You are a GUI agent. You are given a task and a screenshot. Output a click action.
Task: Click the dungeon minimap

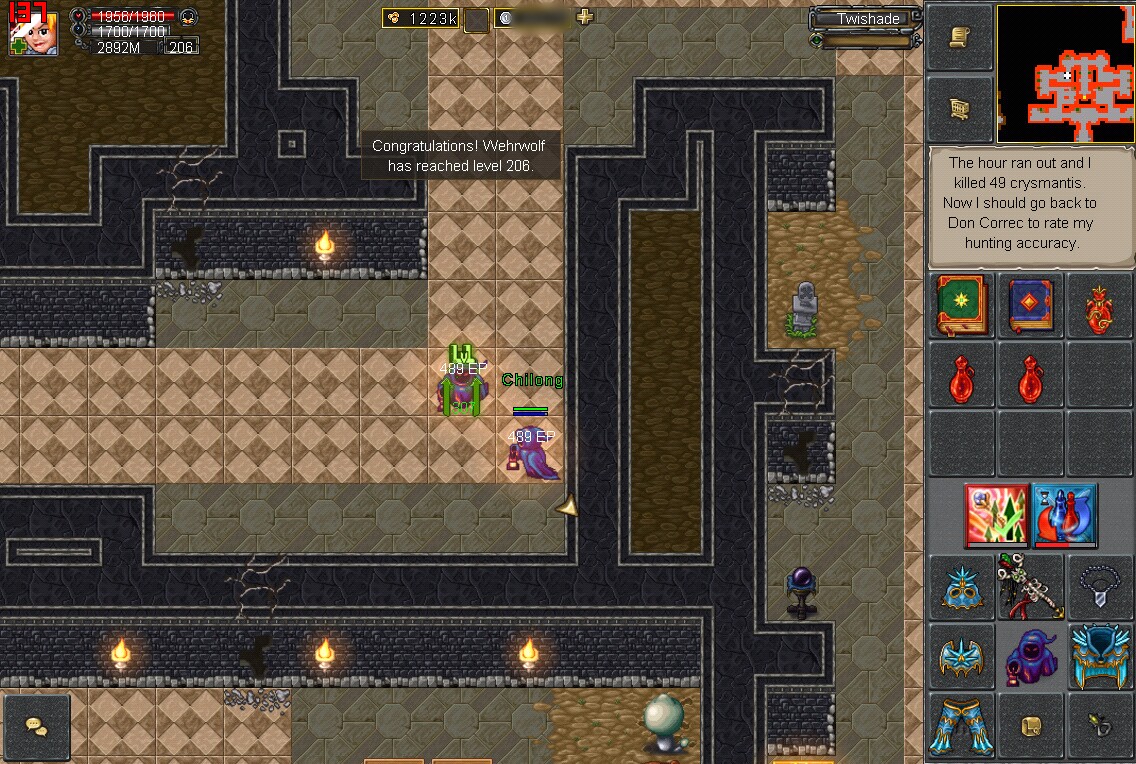coord(1065,75)
